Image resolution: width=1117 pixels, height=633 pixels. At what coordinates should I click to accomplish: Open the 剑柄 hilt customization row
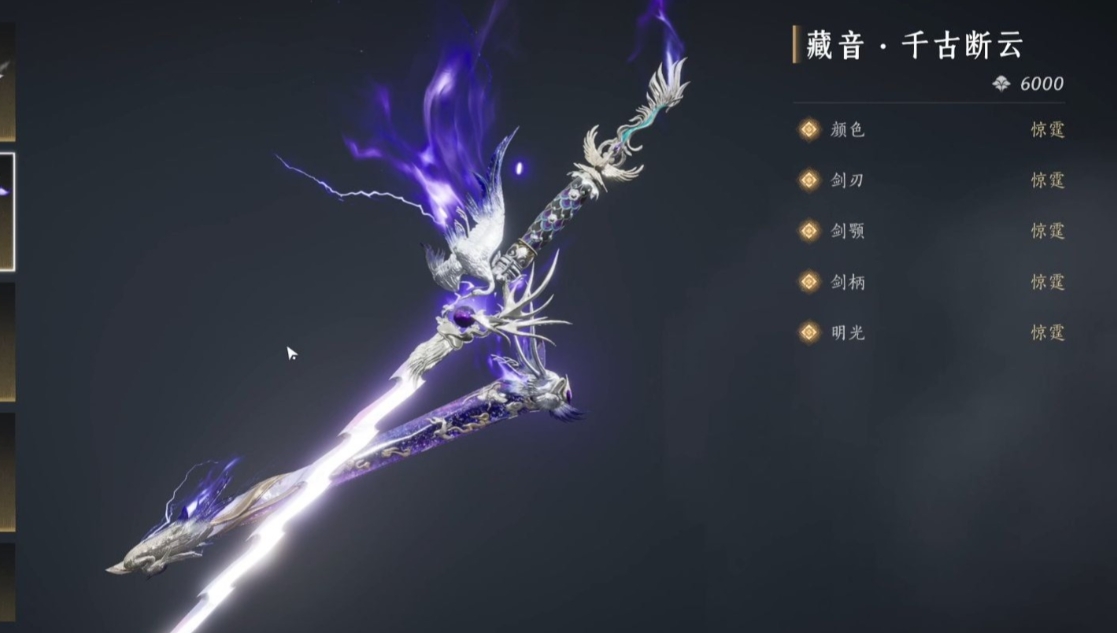click(x=930, y=283)
